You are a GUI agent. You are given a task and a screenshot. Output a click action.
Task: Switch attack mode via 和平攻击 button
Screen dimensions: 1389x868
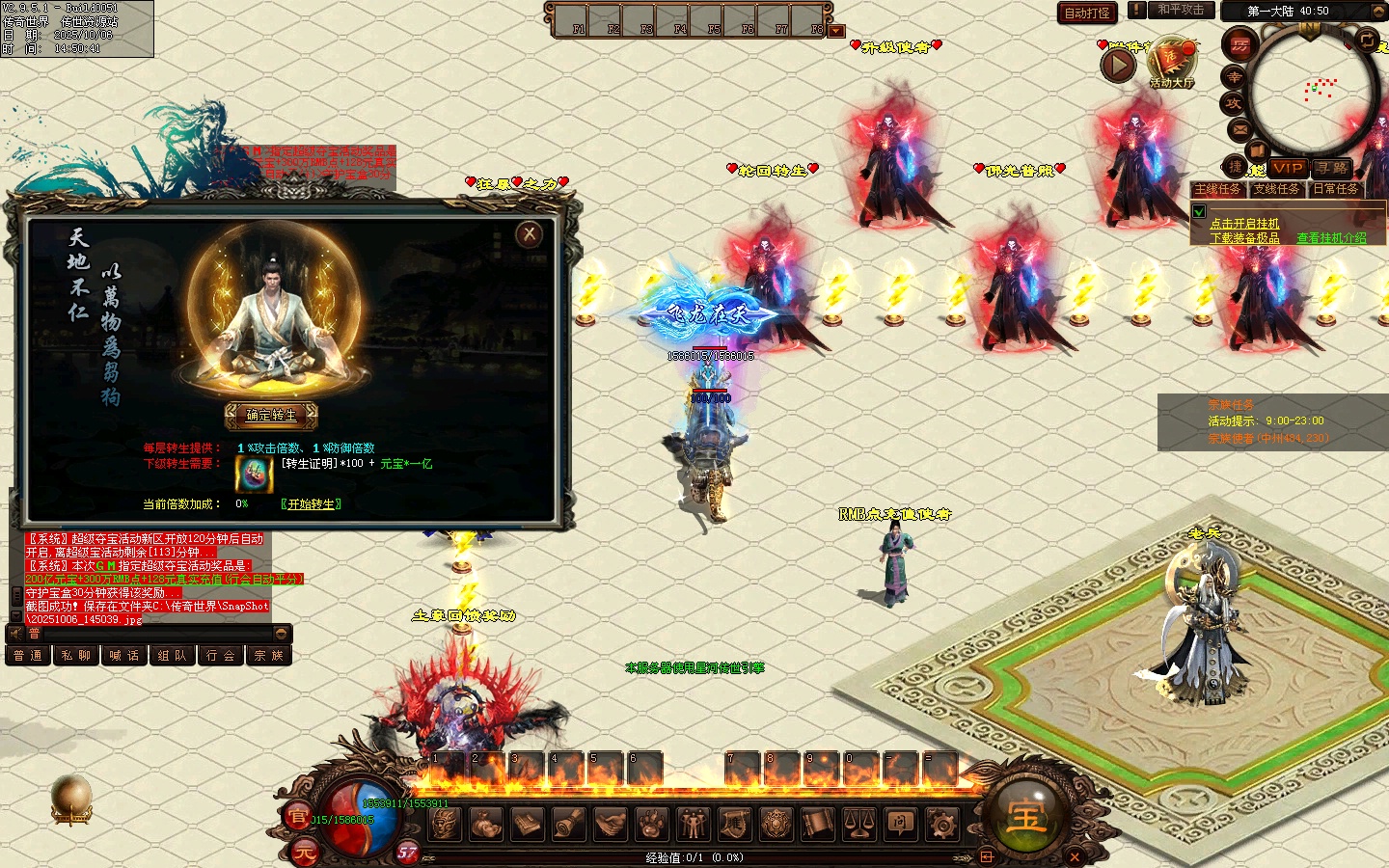click(x=1181, y=11)
